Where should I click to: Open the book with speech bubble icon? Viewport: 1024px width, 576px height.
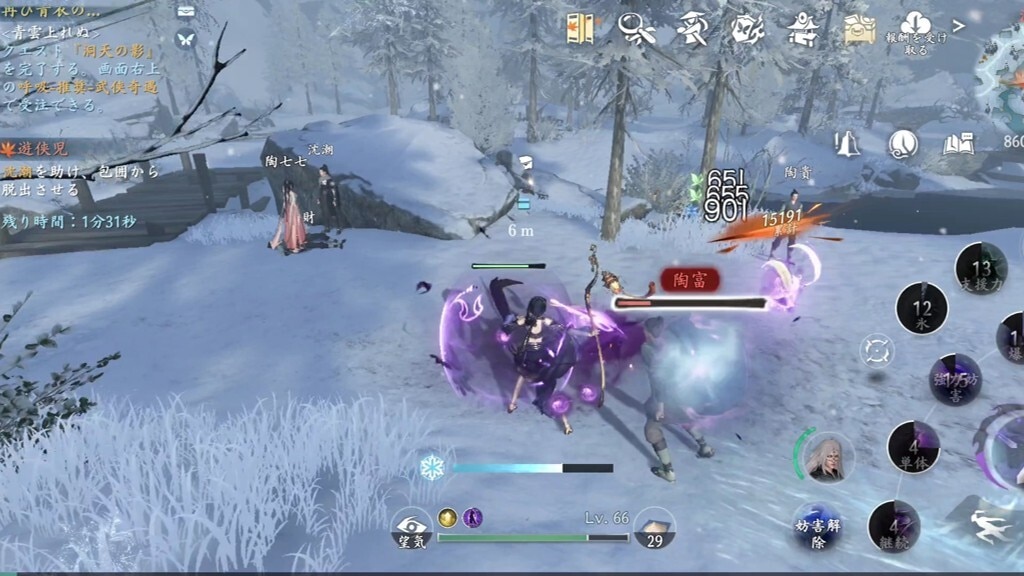(x=958, y=145)
